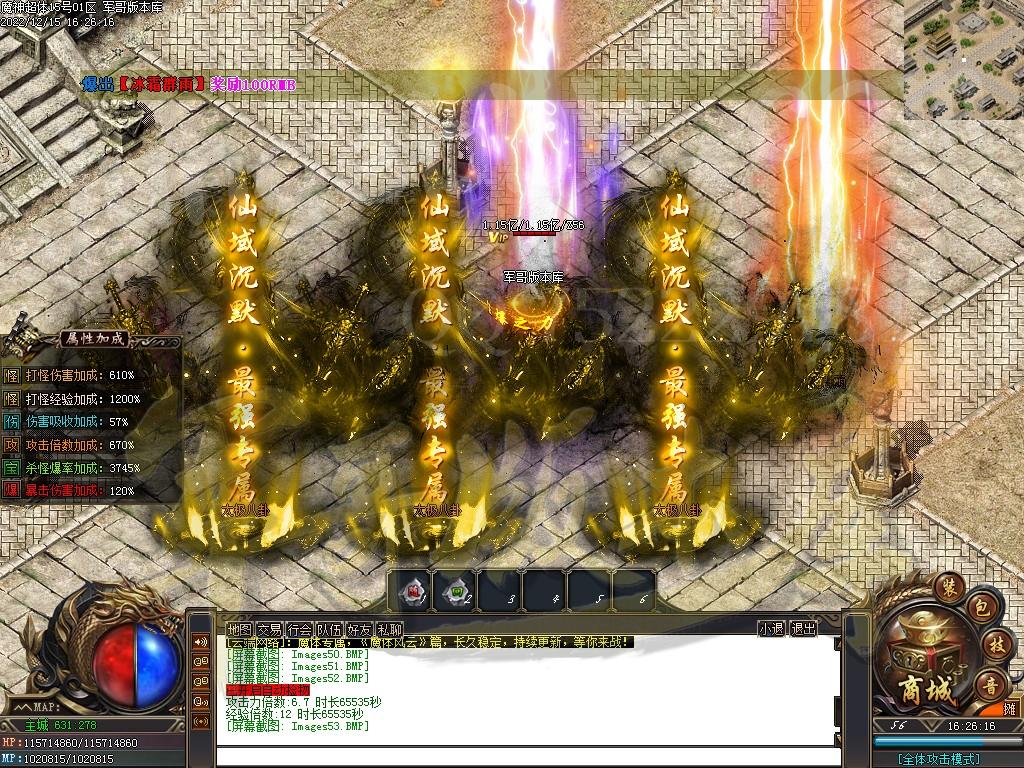Open the 行会 guild tab

click(x=299, y=629)
